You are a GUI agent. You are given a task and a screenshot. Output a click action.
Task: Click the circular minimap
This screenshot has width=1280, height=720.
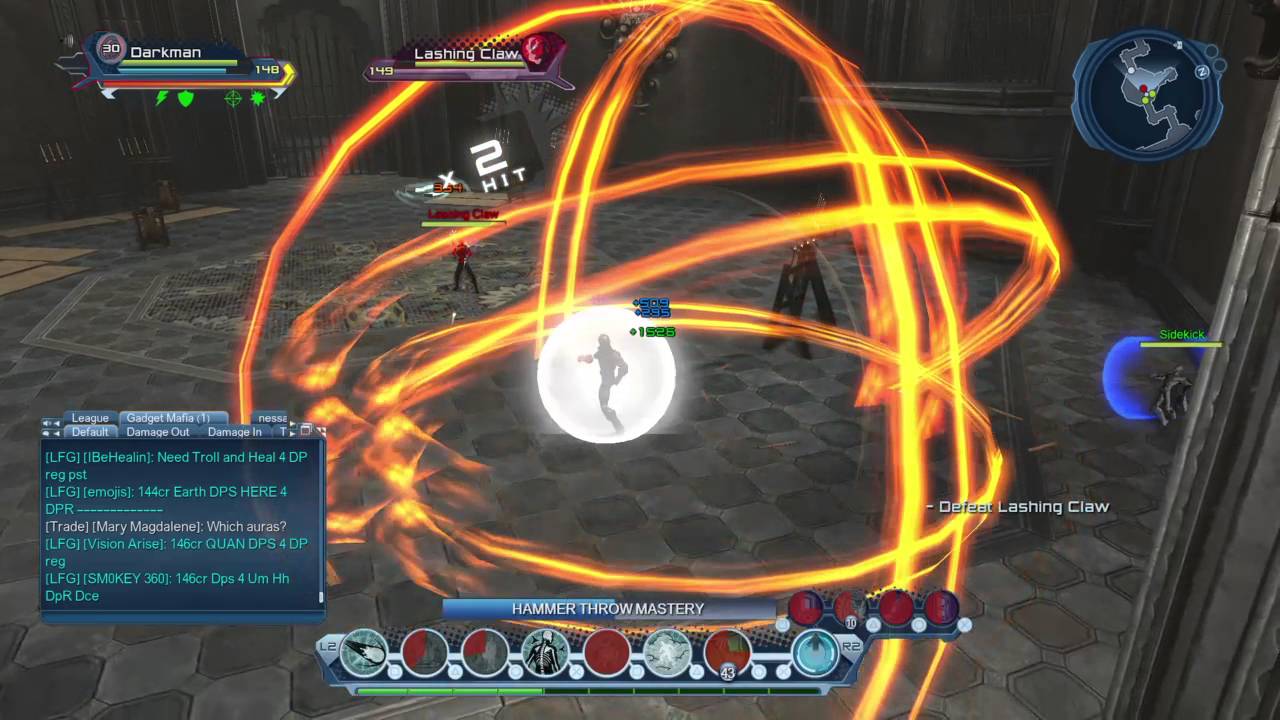[x=1145, y=95]
